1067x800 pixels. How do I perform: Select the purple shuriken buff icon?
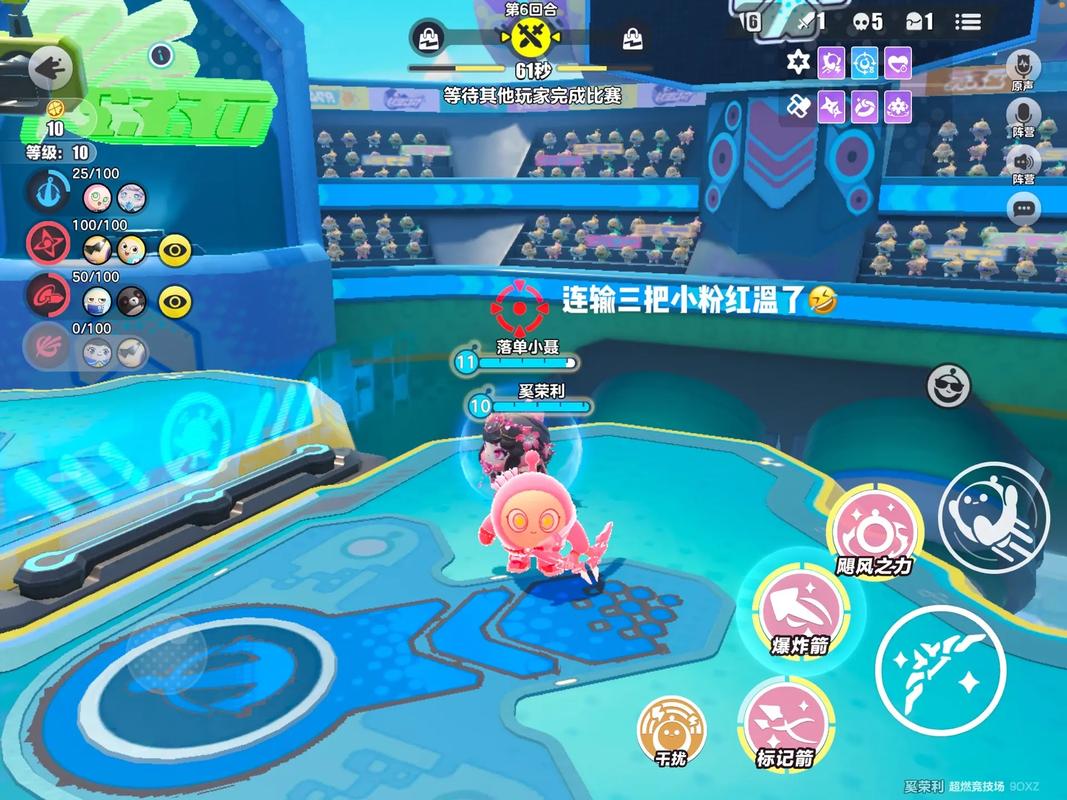click(831, 105)
